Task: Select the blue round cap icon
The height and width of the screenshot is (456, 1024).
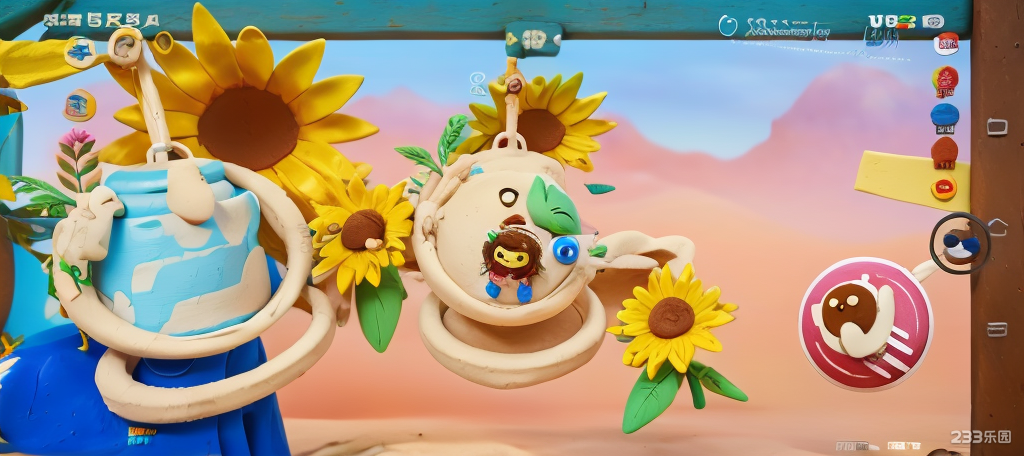Action: coord(945,115)
